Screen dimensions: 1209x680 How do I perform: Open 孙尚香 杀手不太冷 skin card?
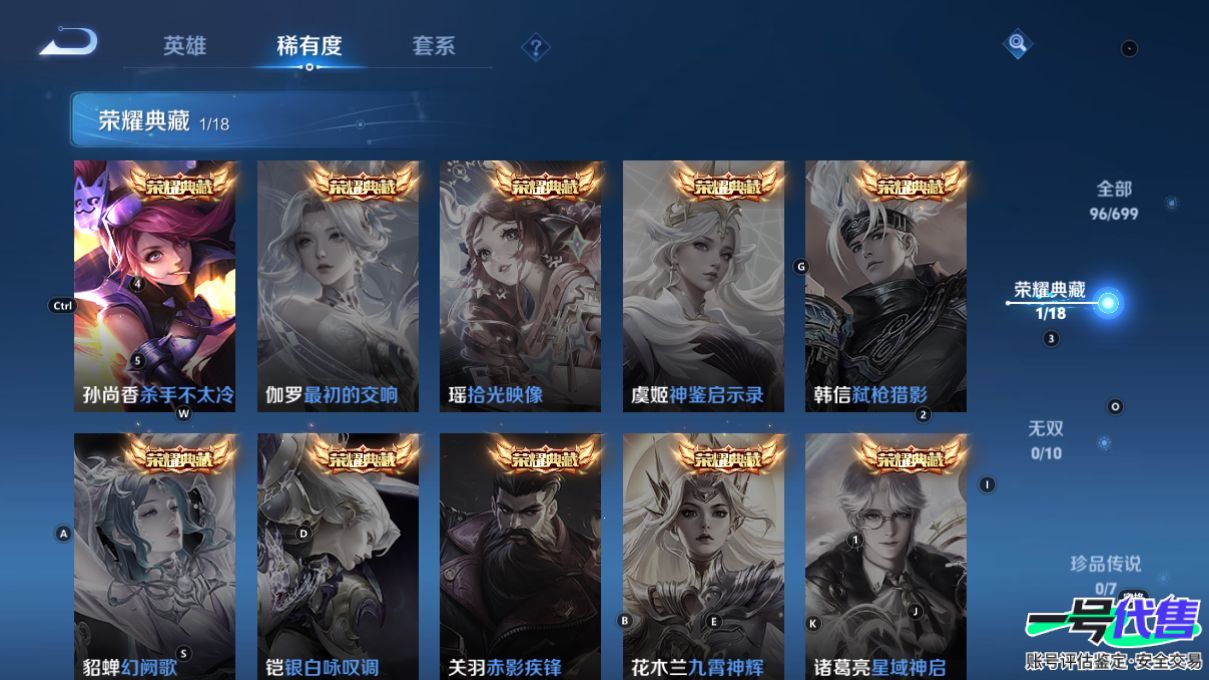pos(155,286)
